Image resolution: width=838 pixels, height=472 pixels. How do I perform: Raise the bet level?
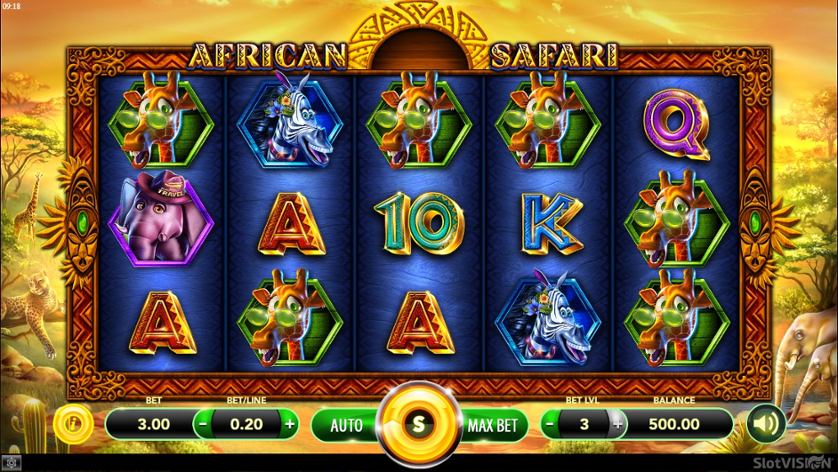(617, 423)
